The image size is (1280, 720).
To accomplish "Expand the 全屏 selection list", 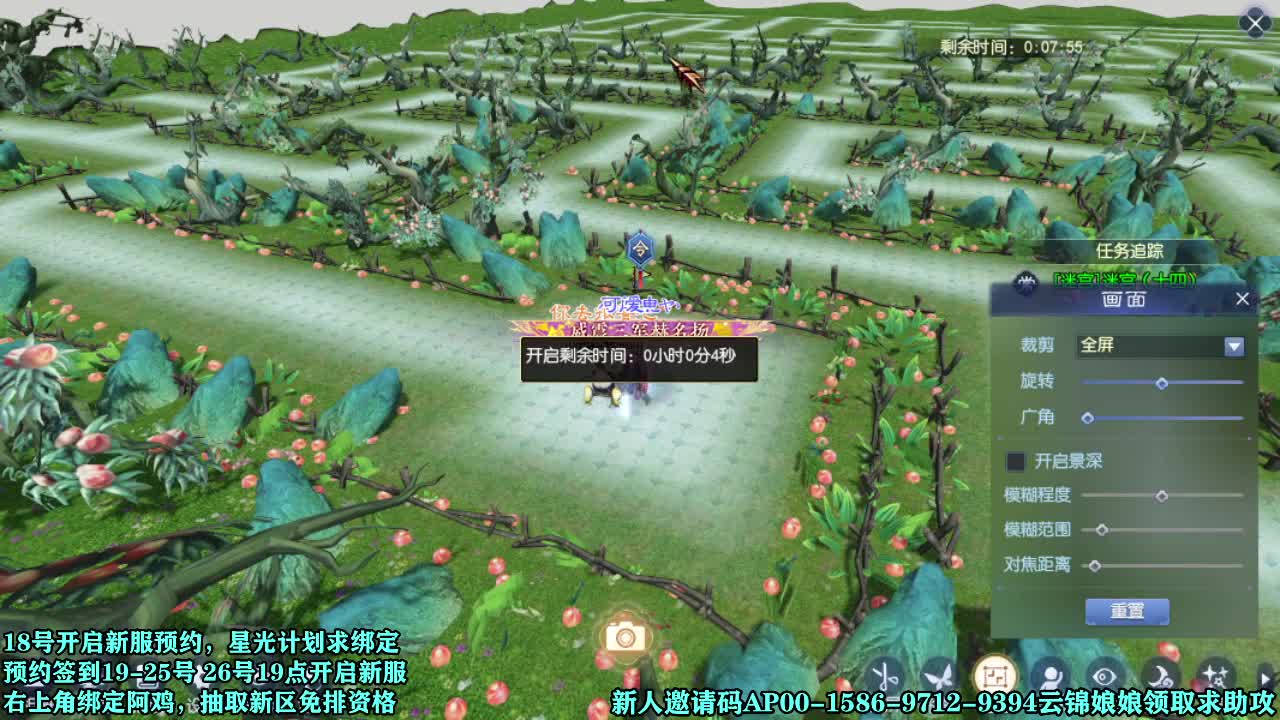I will pyautogui.click(x=1232, y=346).
